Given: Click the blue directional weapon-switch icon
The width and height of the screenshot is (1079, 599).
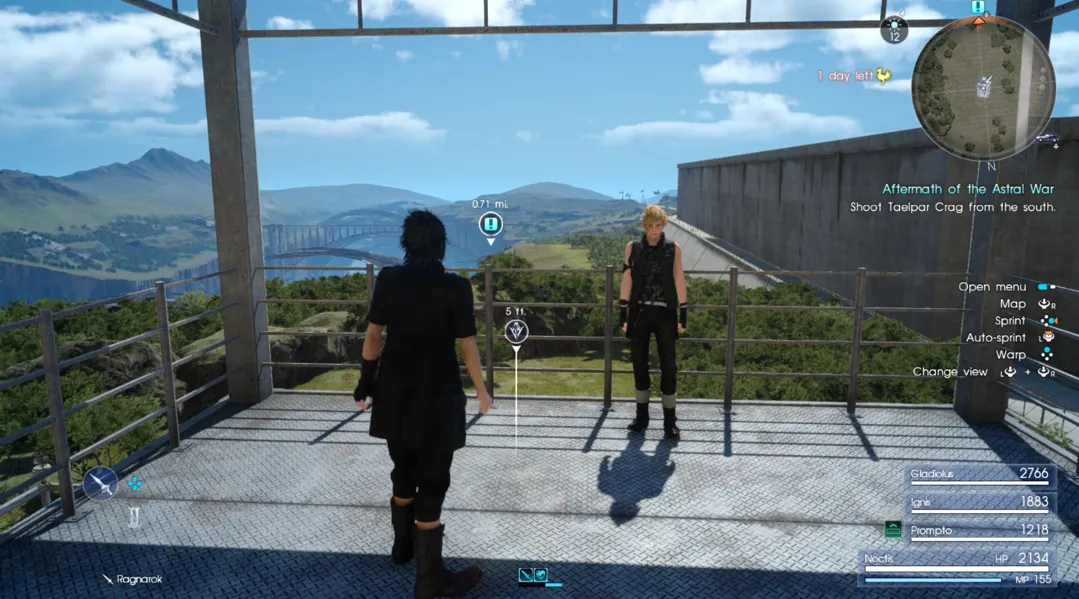Looking at the screenshot, I should click(x=135, y=484).
